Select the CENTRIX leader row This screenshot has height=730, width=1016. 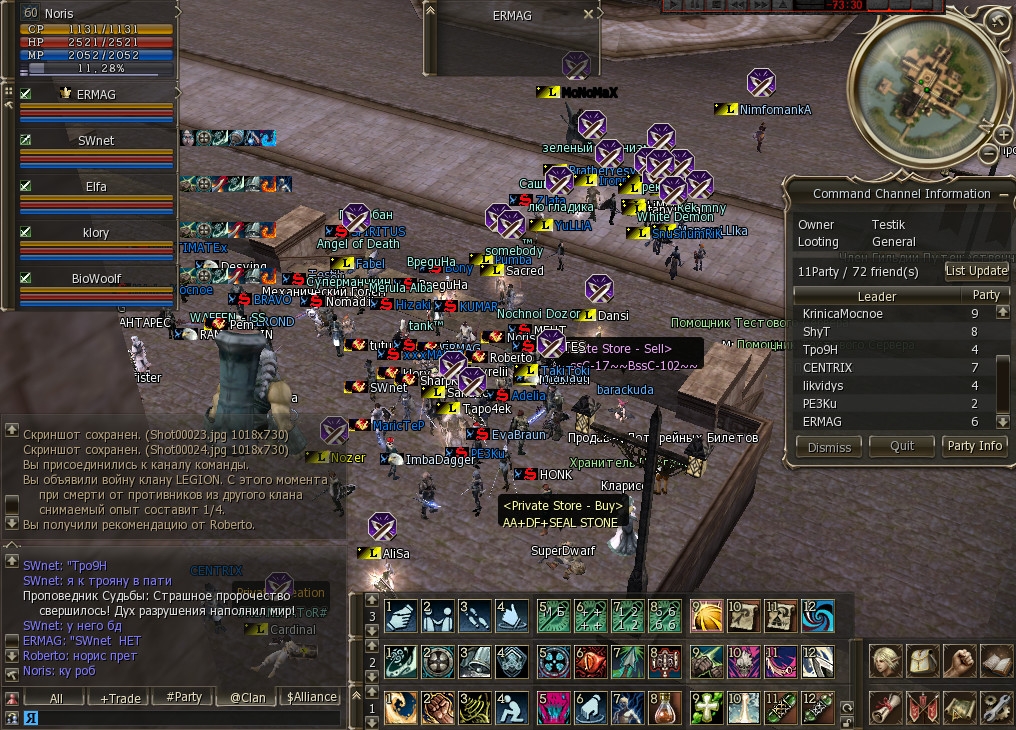(827, 368)
